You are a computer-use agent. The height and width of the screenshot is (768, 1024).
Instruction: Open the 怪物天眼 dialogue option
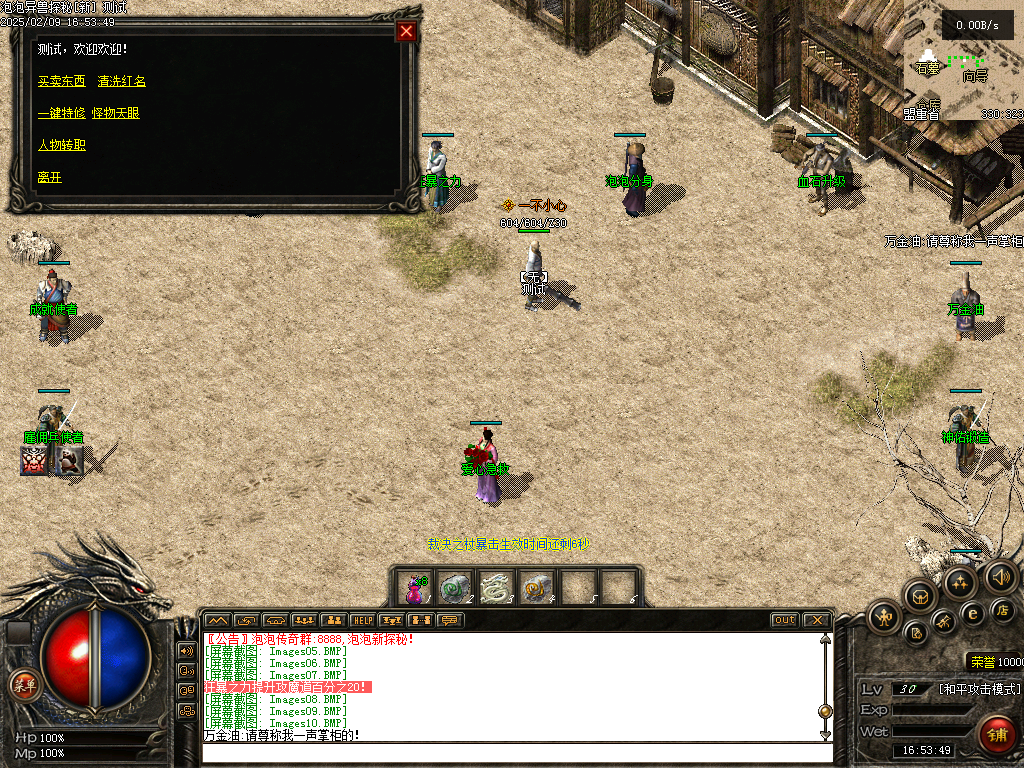point(116,113)
